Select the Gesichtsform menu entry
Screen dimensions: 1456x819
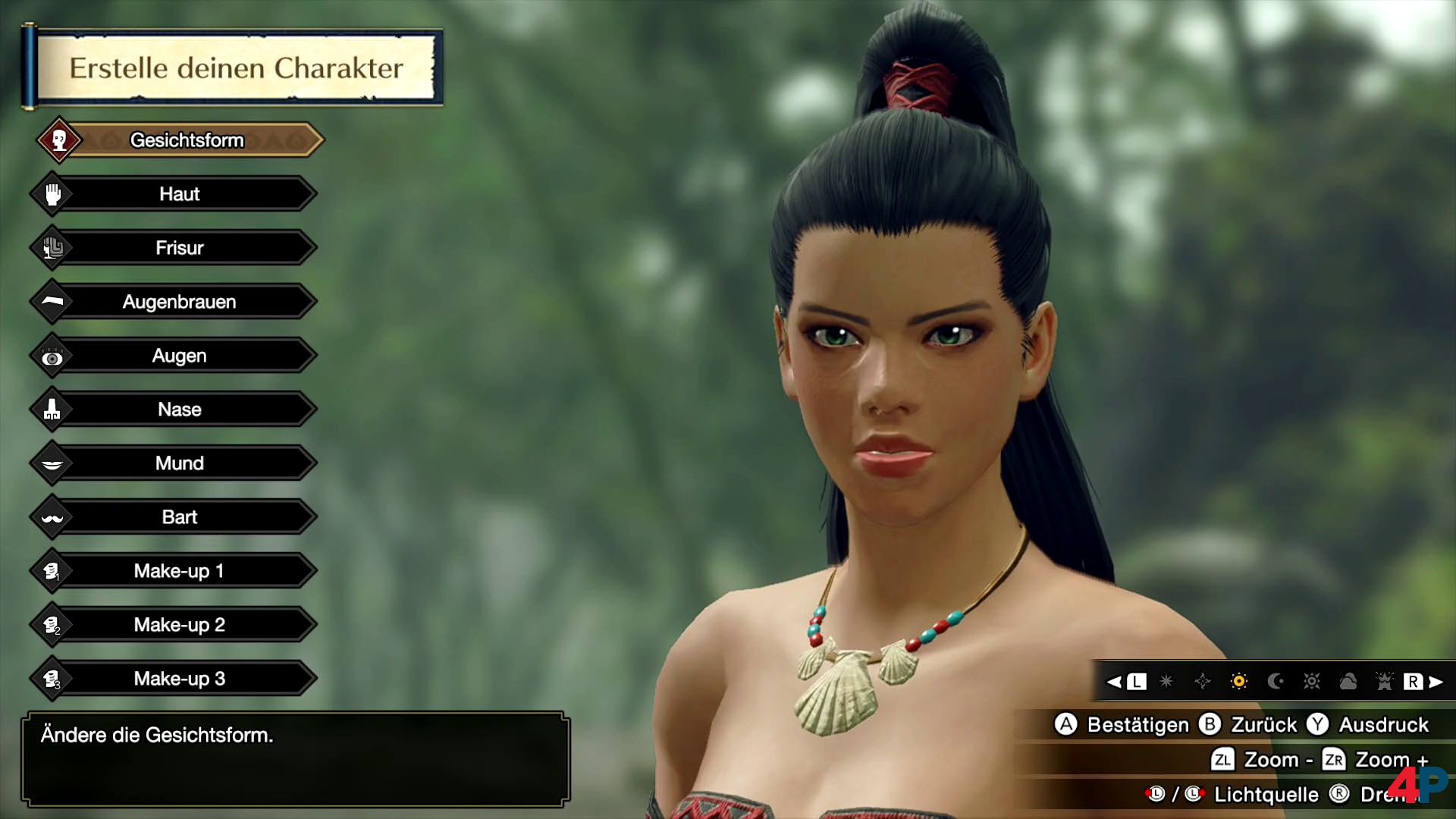187,140
